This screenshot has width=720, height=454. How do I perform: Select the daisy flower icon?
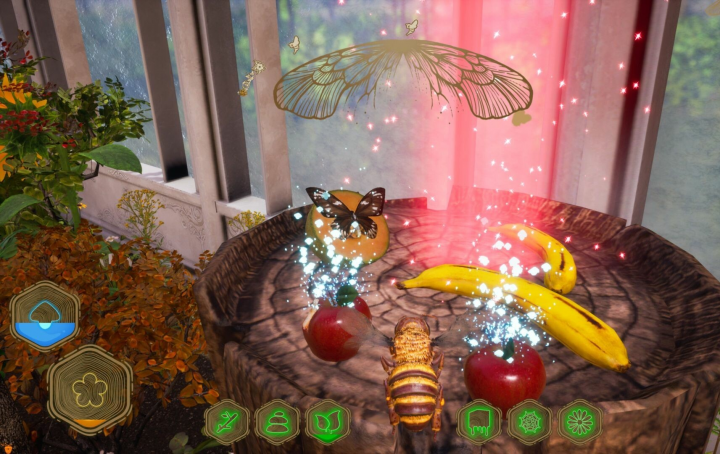tap(580, 422)
